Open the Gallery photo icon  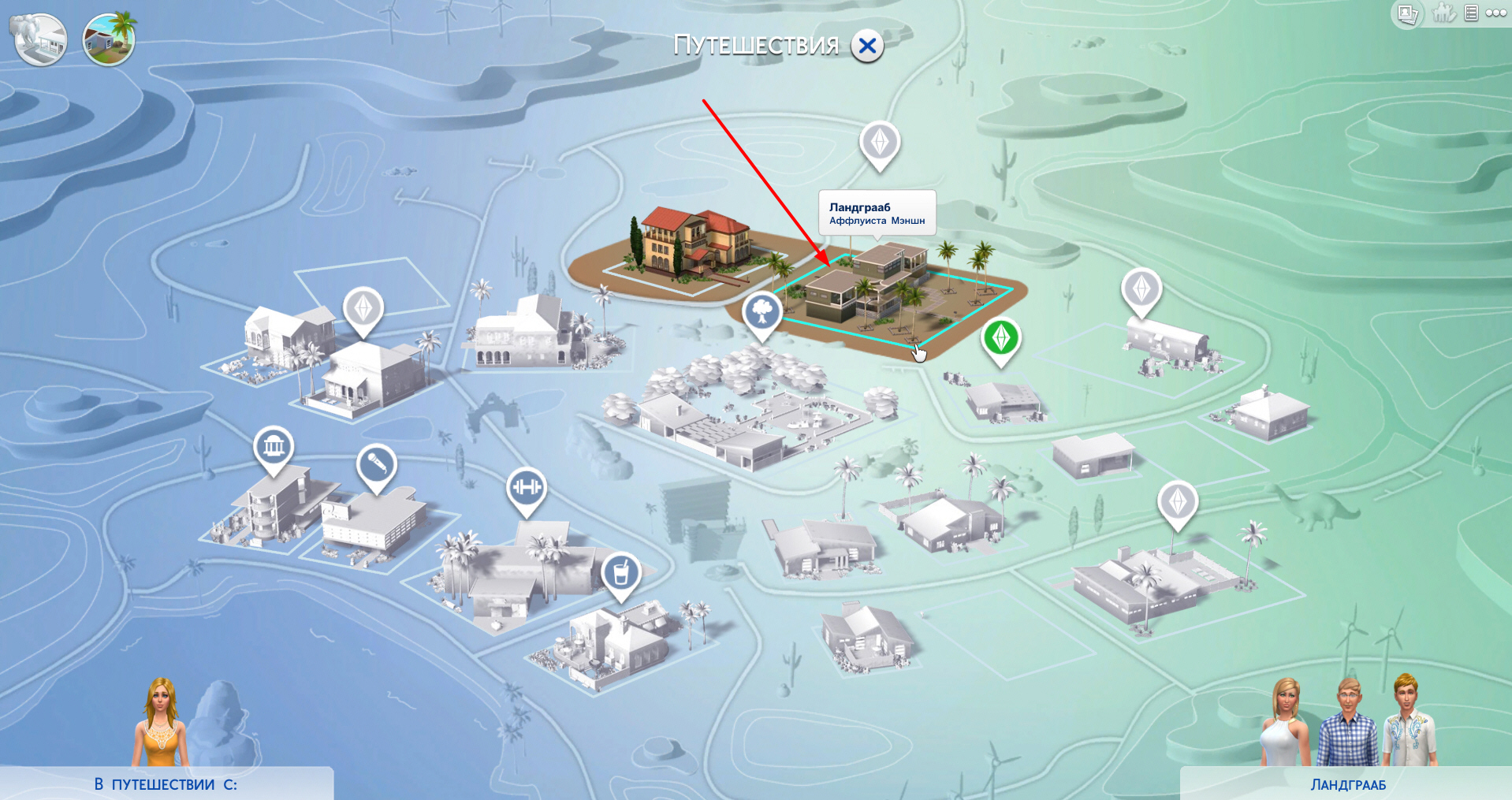tap(1407, 13)
